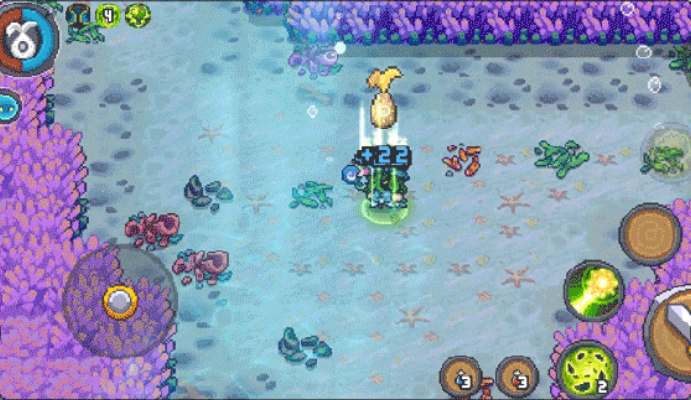Use the green spore skill
The width and height of the screenshot is (691, 400).
pos(585,367)
